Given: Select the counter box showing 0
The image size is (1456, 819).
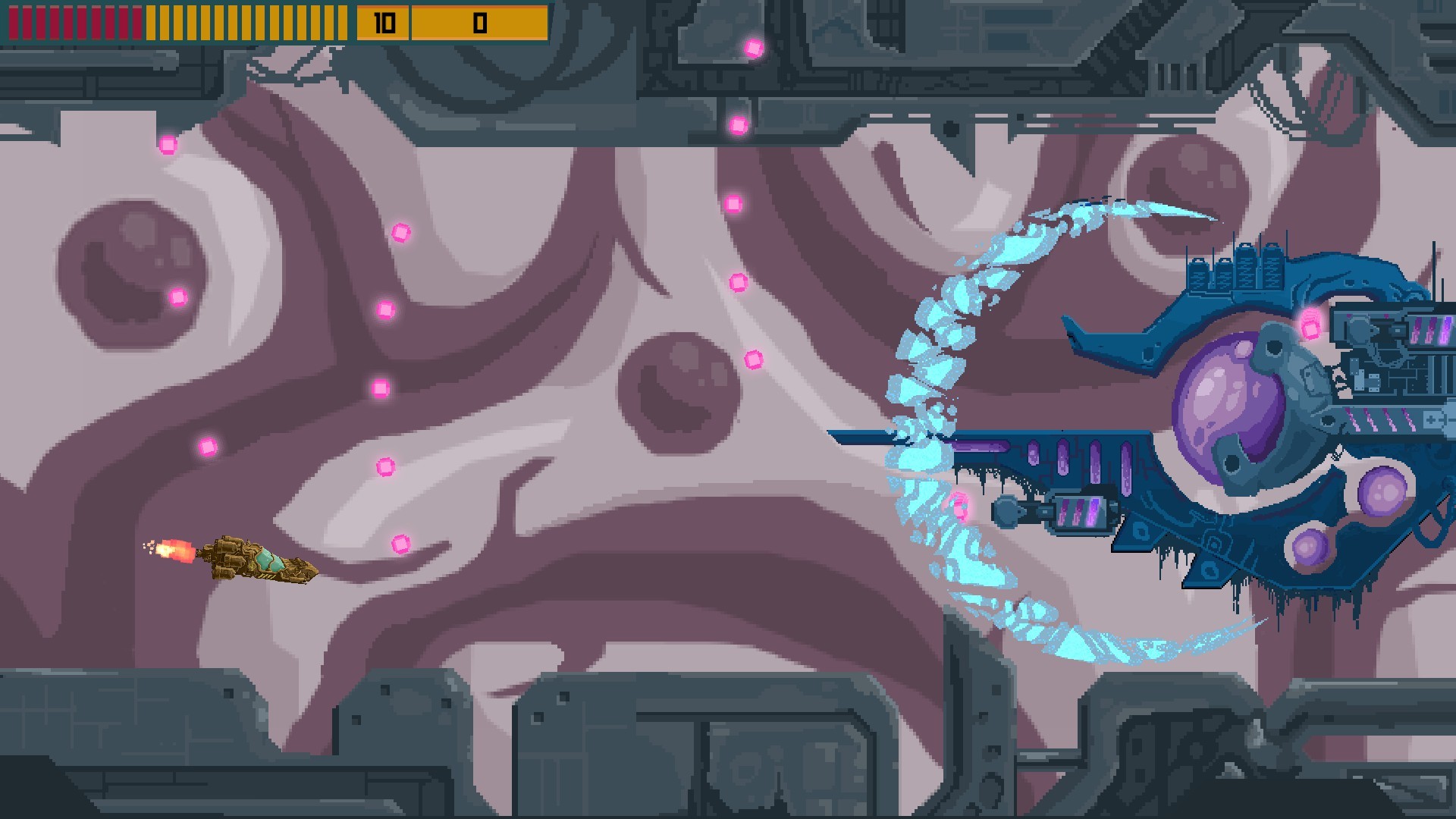Looking at the screenshot, I should [478, 21].
